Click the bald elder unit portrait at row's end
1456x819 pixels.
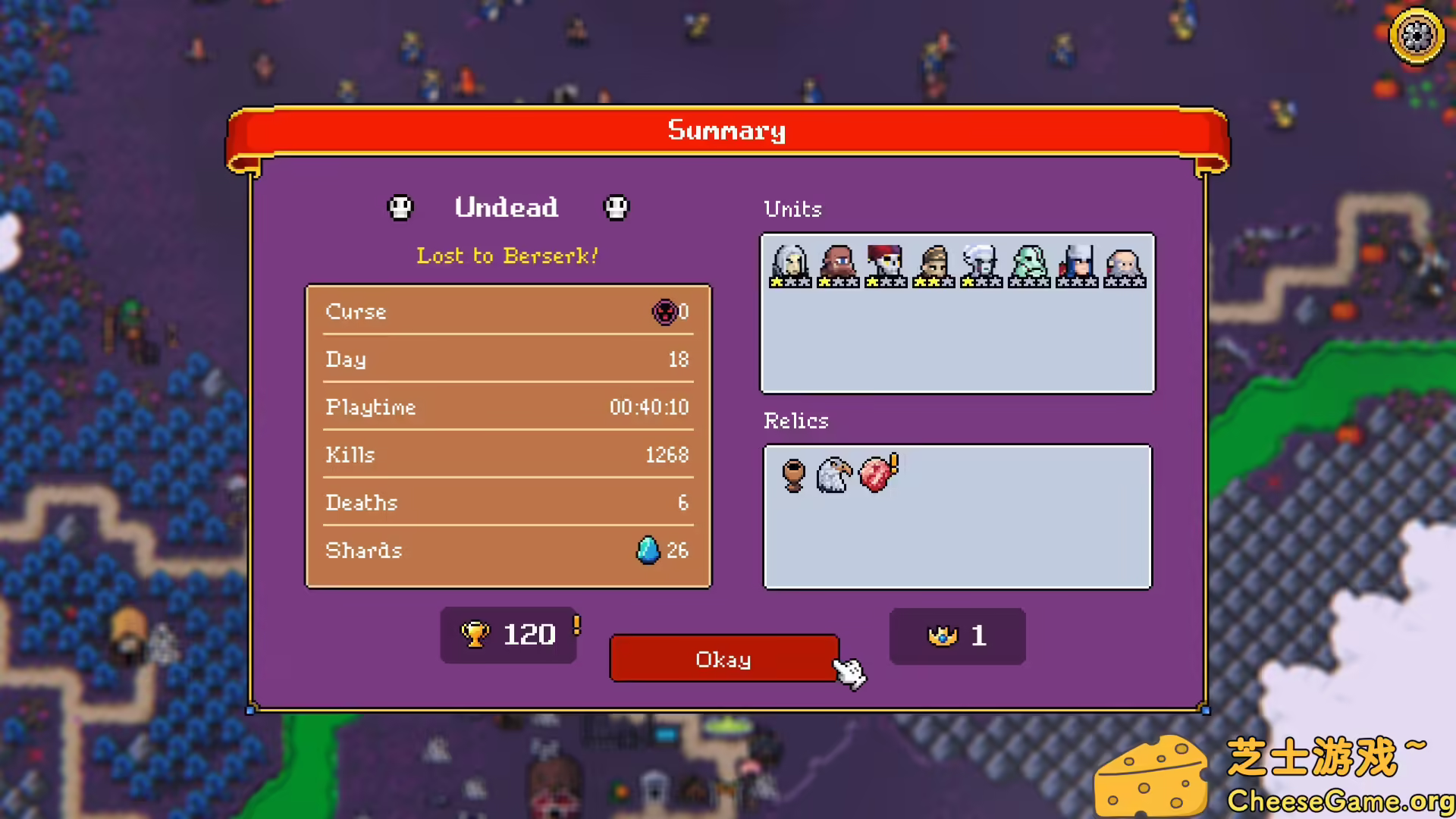tap(1125, 264)
